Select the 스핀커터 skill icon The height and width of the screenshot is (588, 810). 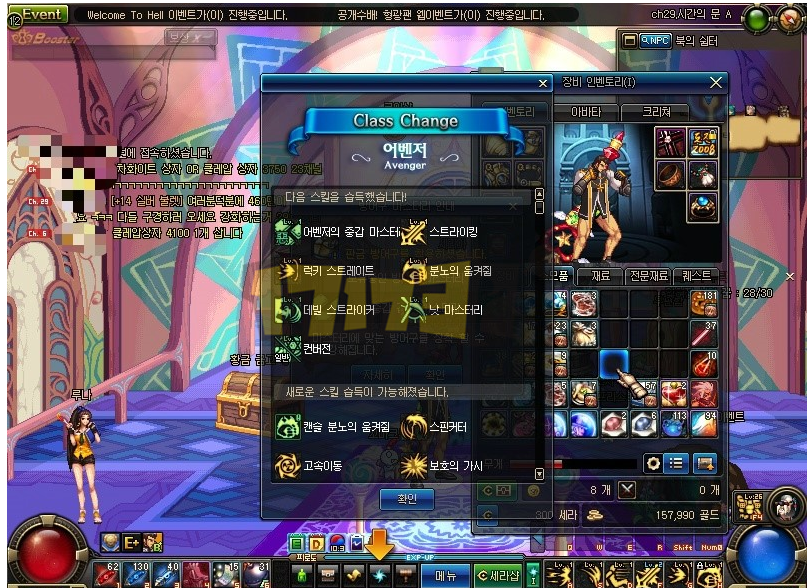pyautogui.click(x=413, y=427)
